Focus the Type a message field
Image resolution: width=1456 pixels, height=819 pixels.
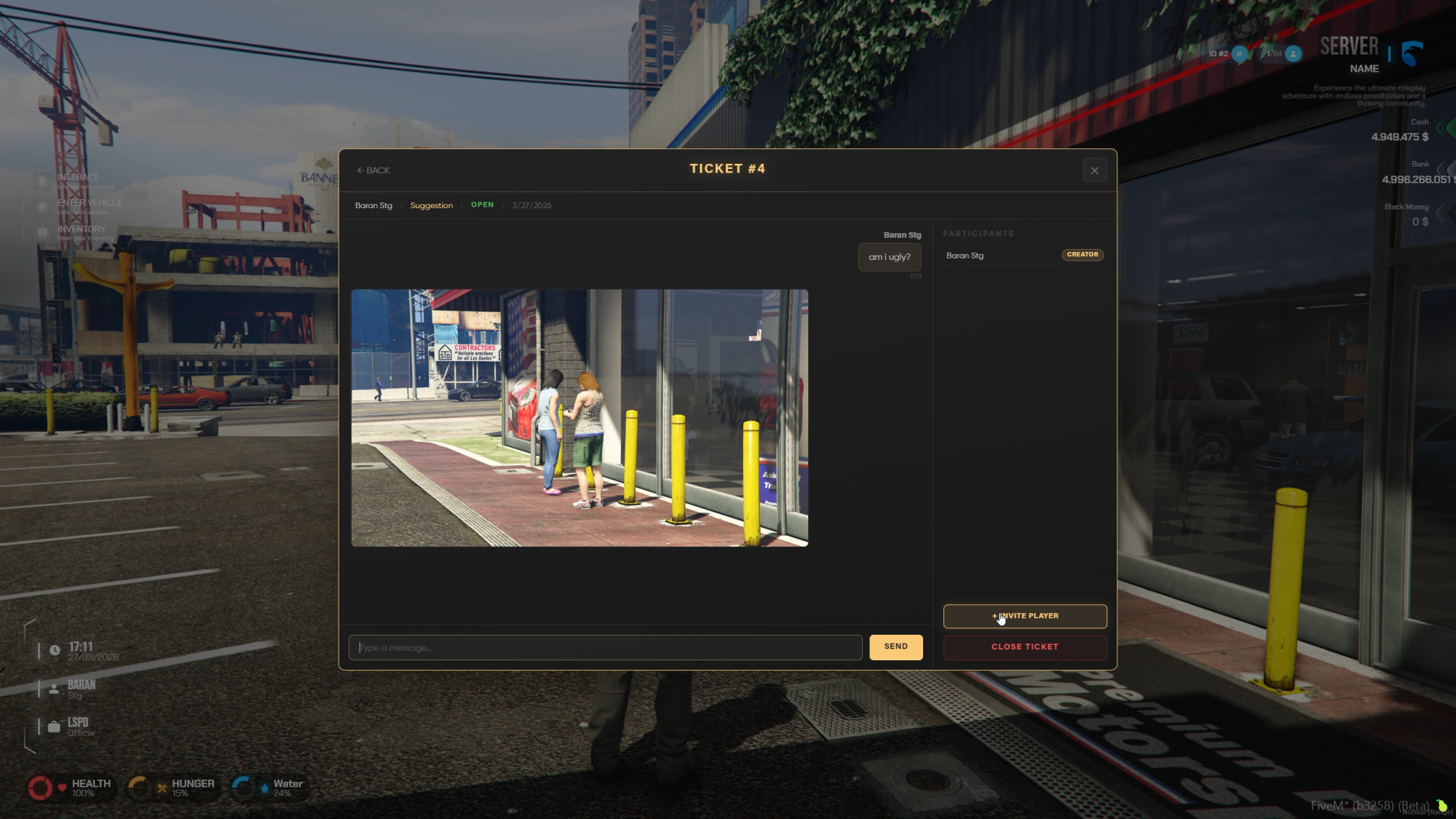605,647
